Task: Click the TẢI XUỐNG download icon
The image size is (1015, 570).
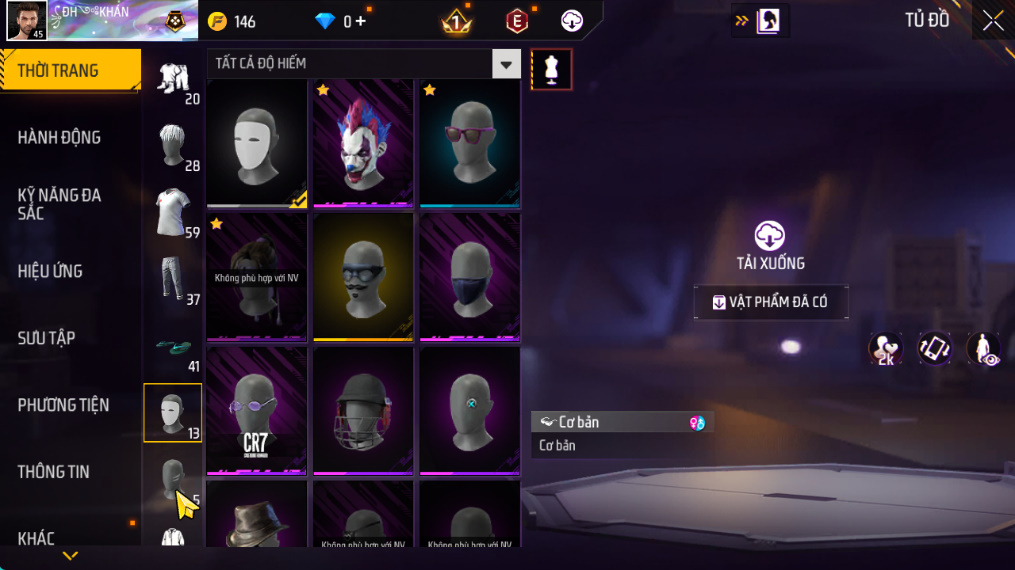Action: coord(769,237)
